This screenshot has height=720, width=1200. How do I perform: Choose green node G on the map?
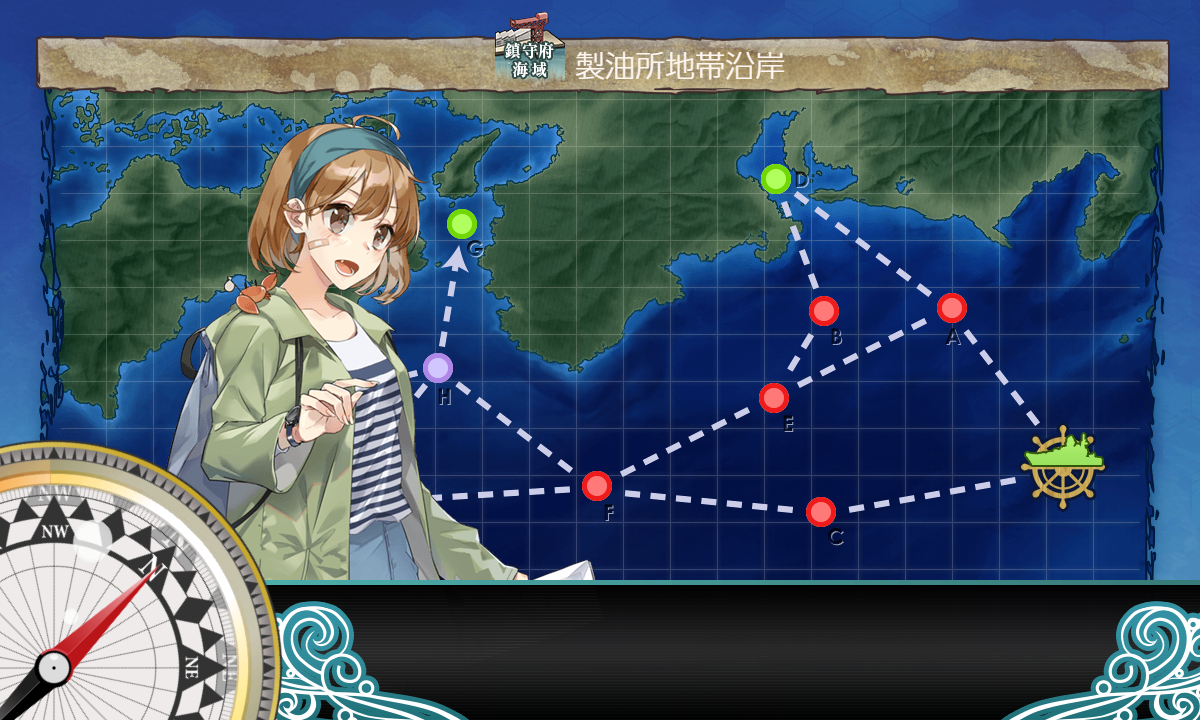click(462, 224)
